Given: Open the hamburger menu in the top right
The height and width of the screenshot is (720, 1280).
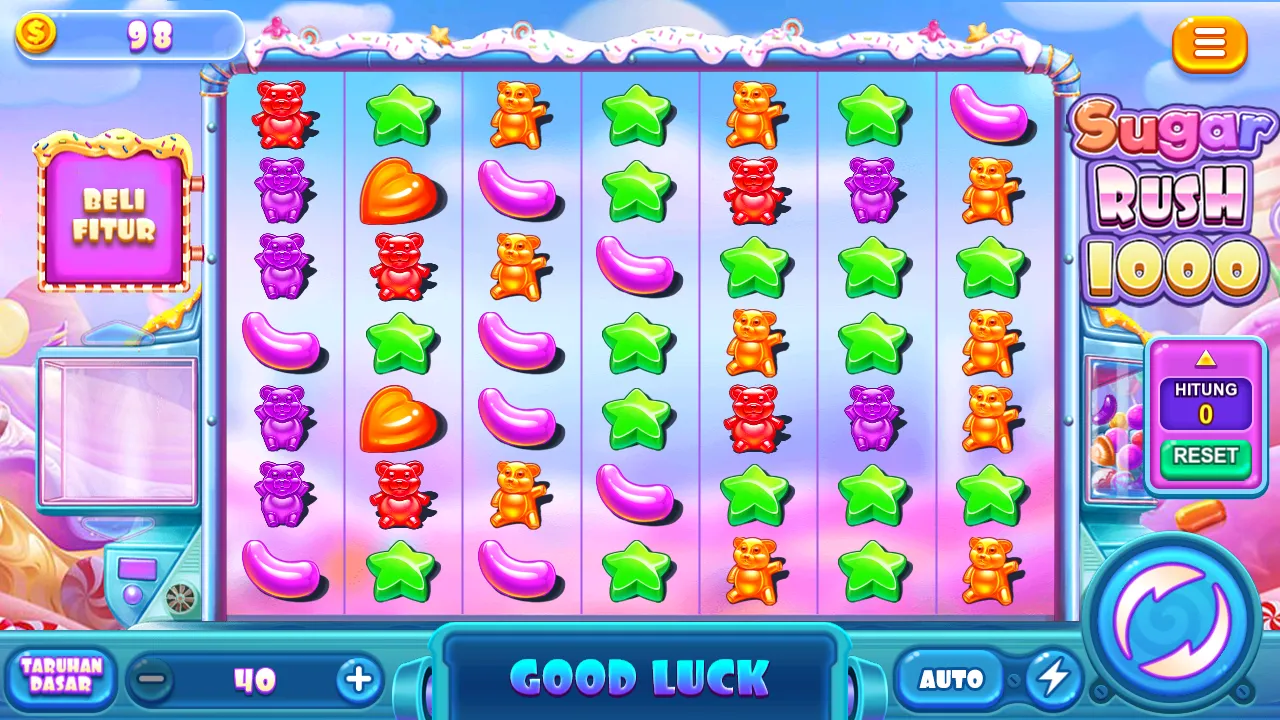Looking at the screenshot, I should click(1209, 44).
